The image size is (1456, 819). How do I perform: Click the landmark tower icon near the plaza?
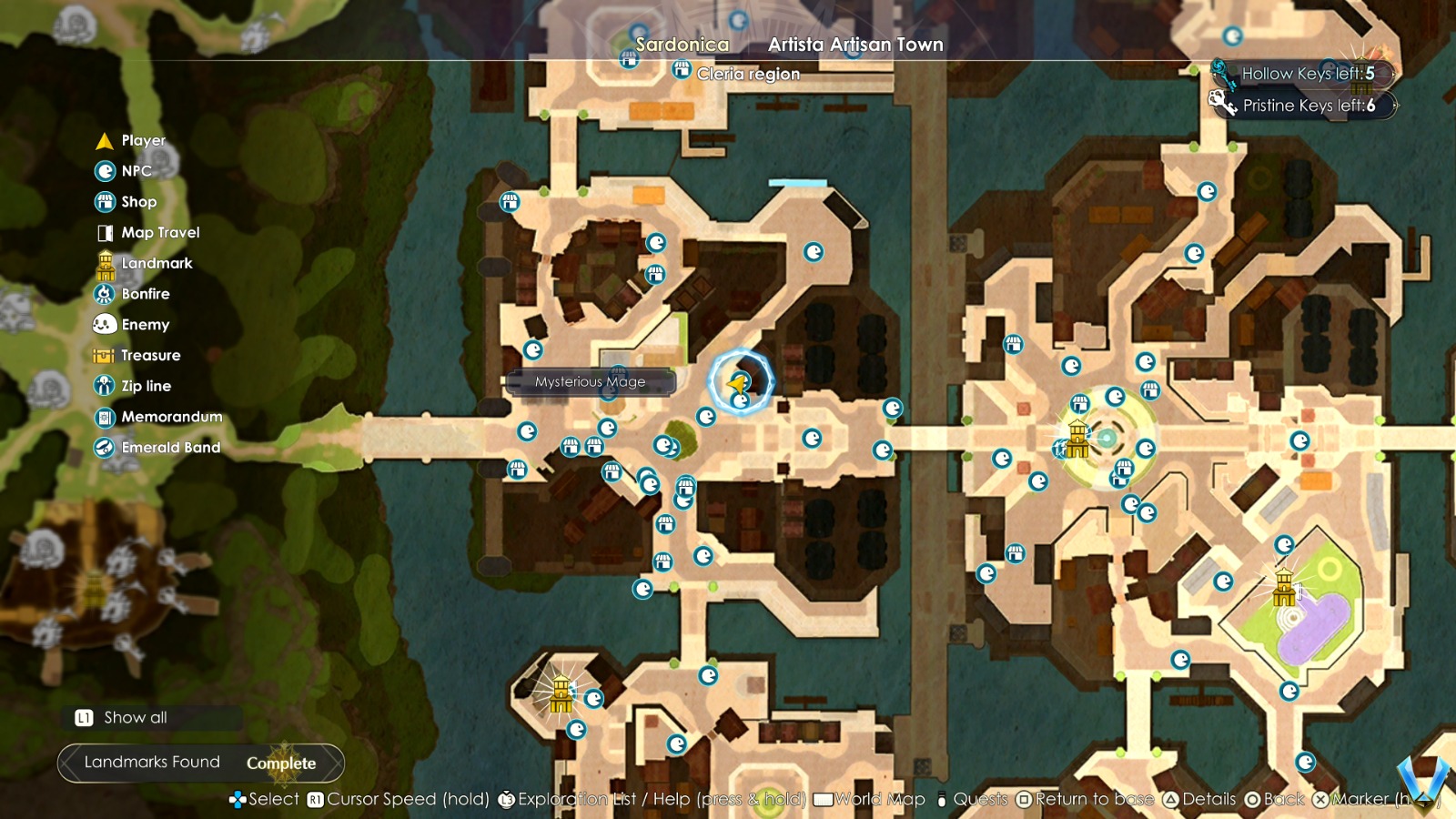point(1077,440)
